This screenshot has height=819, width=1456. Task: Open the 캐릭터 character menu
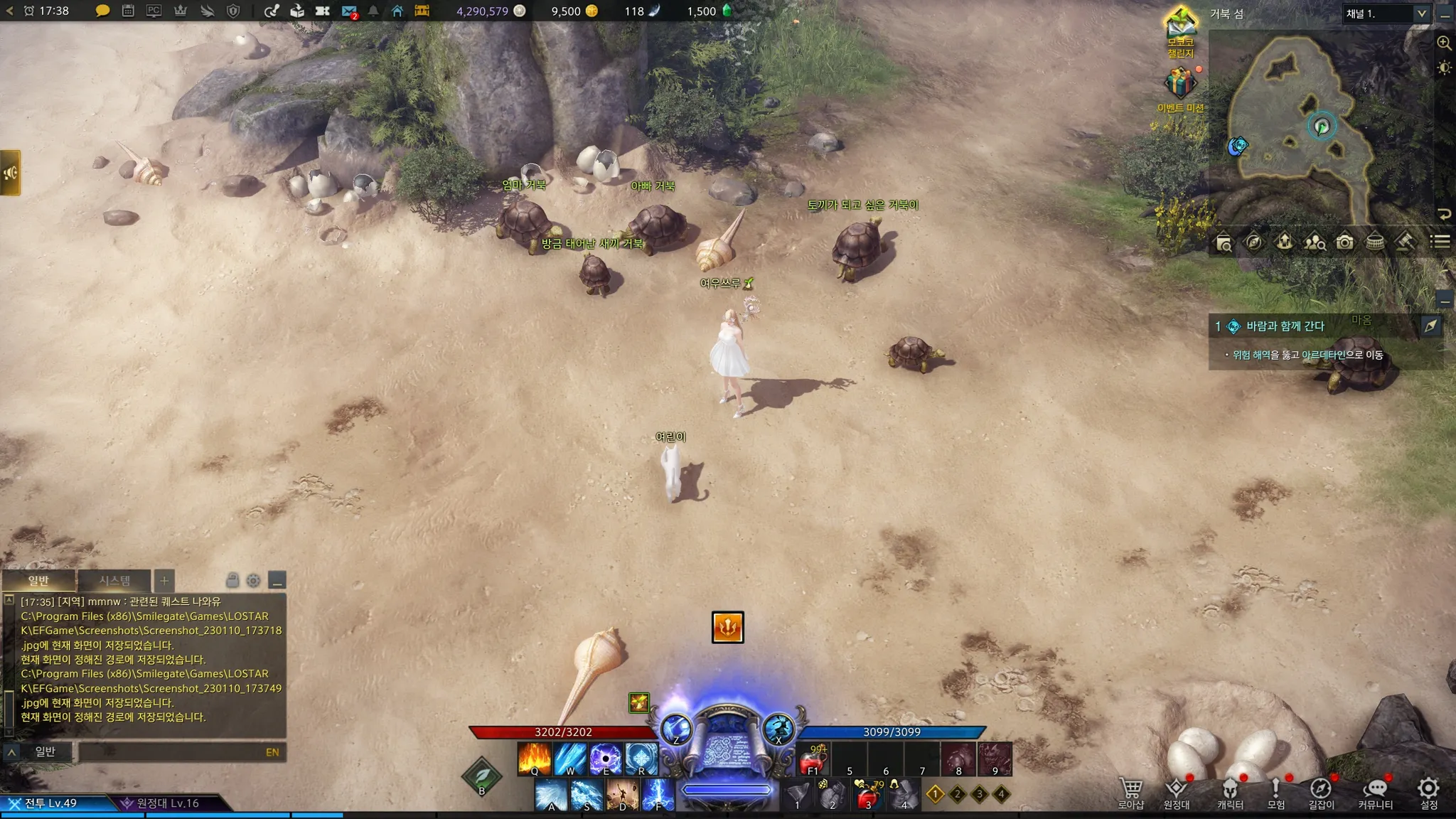pyautogui.click(x=1230, y=792)
